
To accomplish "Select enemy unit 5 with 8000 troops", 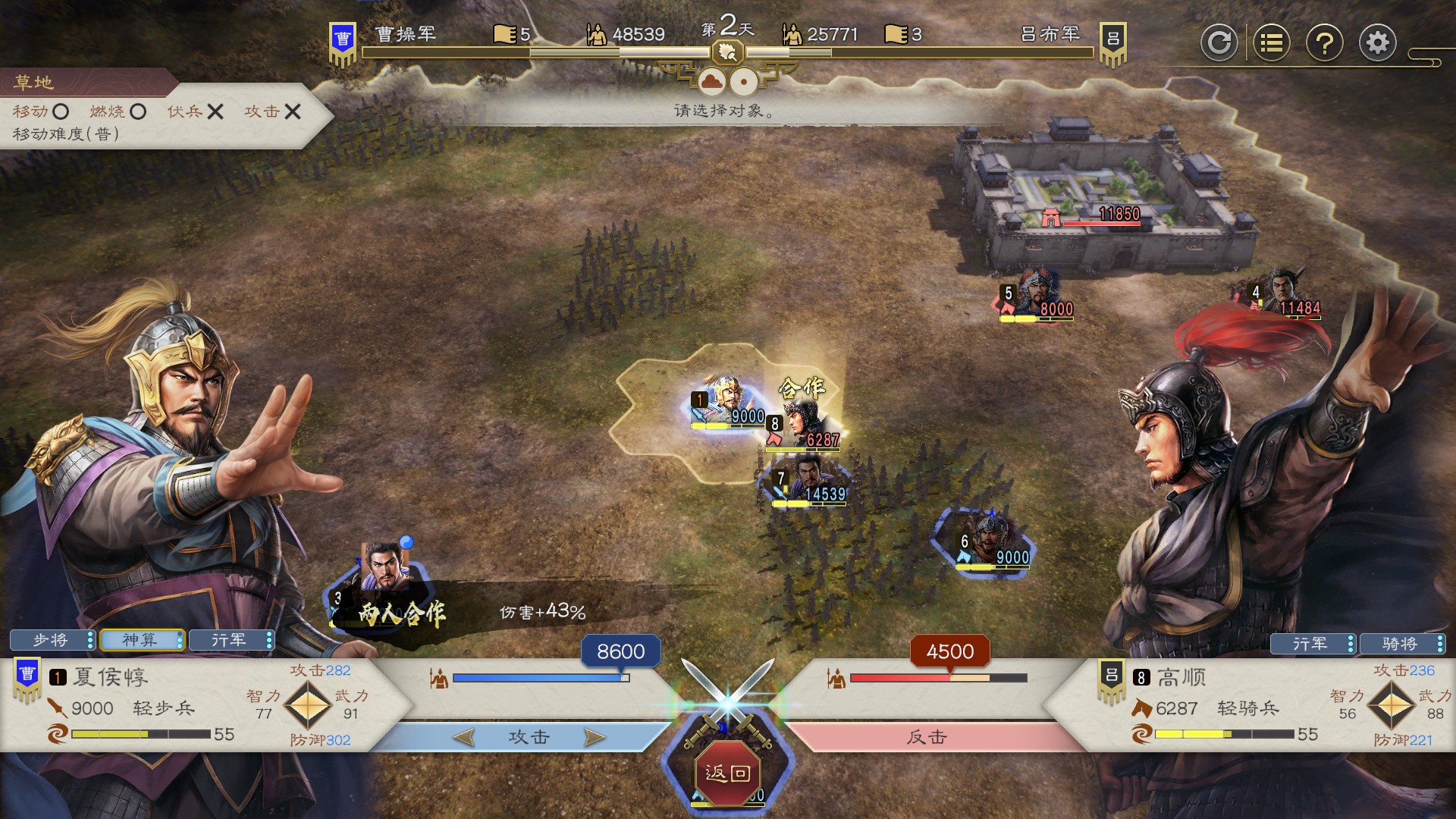I will point(1037,294).
